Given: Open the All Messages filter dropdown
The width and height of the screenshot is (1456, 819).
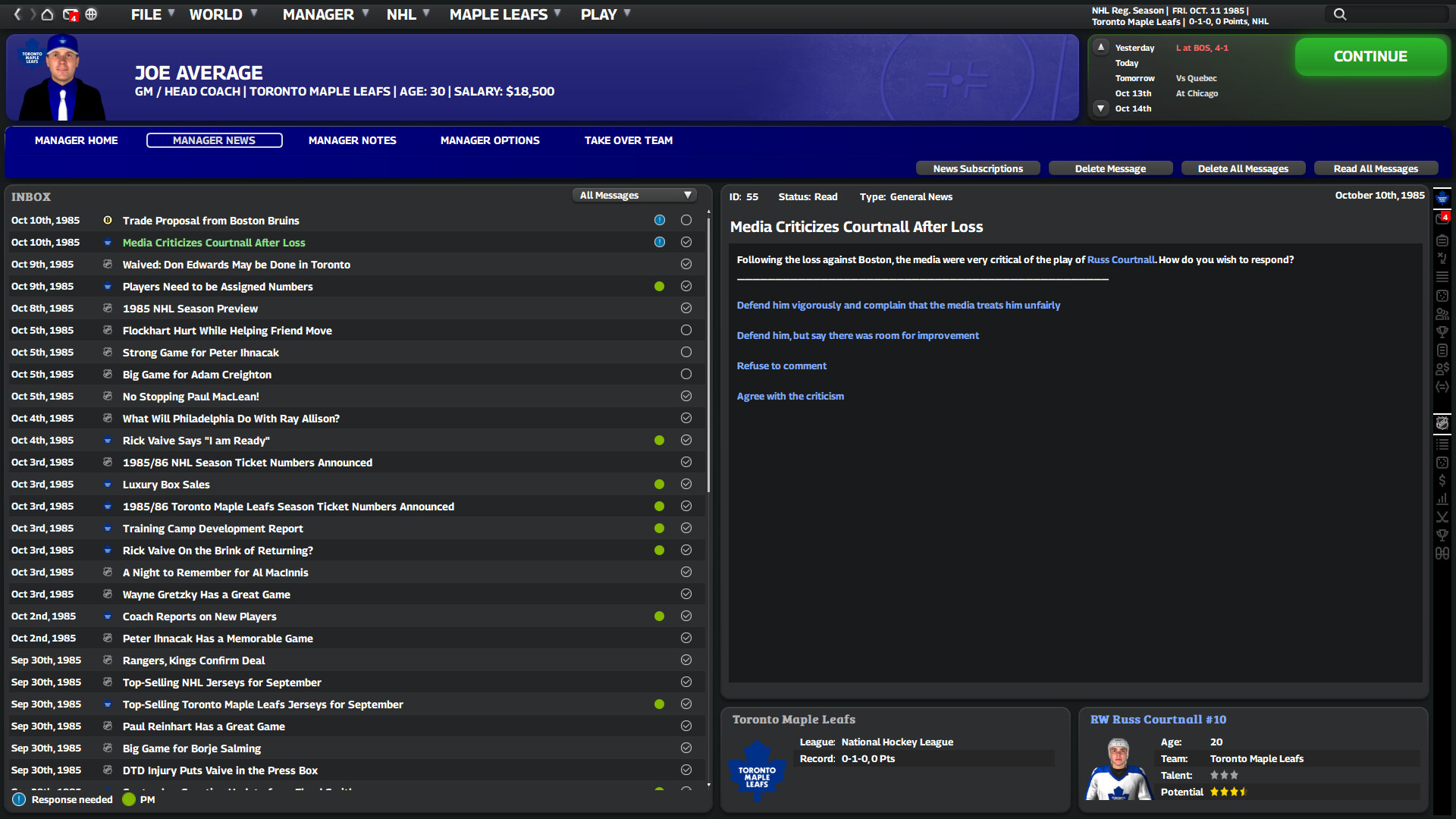Looking at the screenshot, I should (635, 195).
